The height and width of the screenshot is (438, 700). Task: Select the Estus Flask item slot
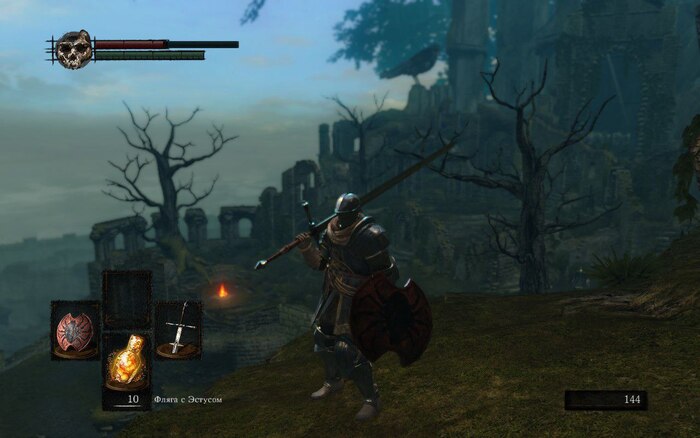127,362
